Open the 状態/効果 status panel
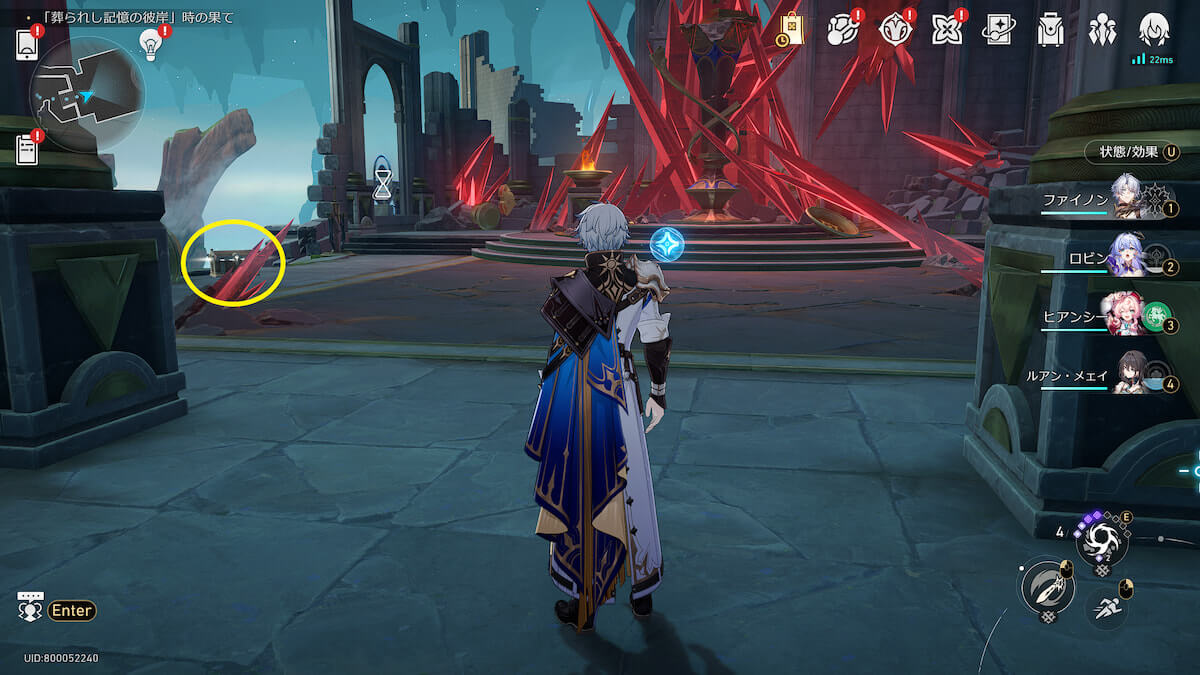 pos(1131,152)
